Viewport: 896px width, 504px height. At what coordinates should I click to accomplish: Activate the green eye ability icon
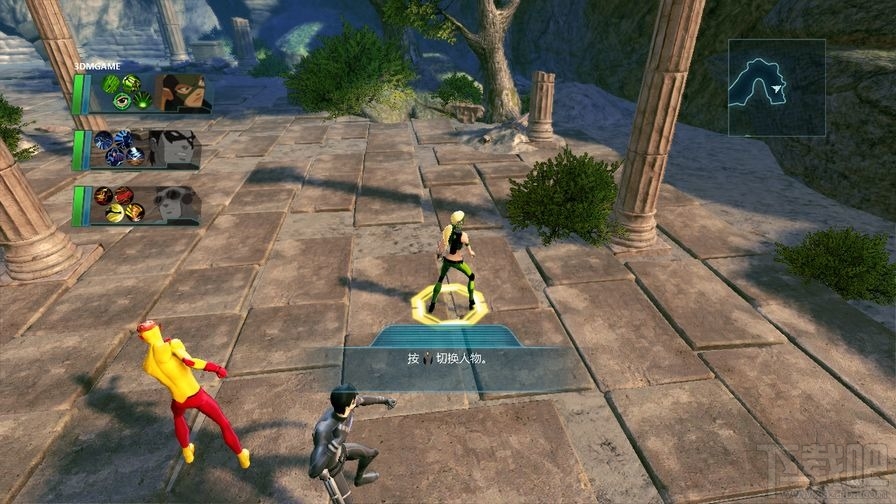tap(122, 100)
